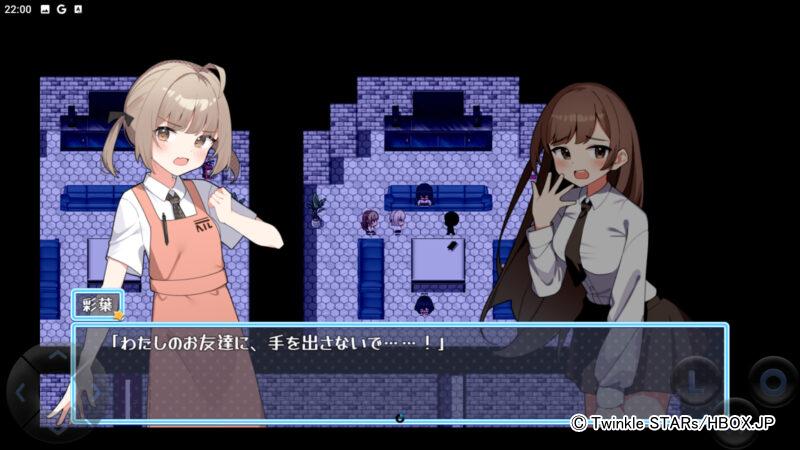
Task: Tap the dialogue text box to advance
Action: click(400, 372)
